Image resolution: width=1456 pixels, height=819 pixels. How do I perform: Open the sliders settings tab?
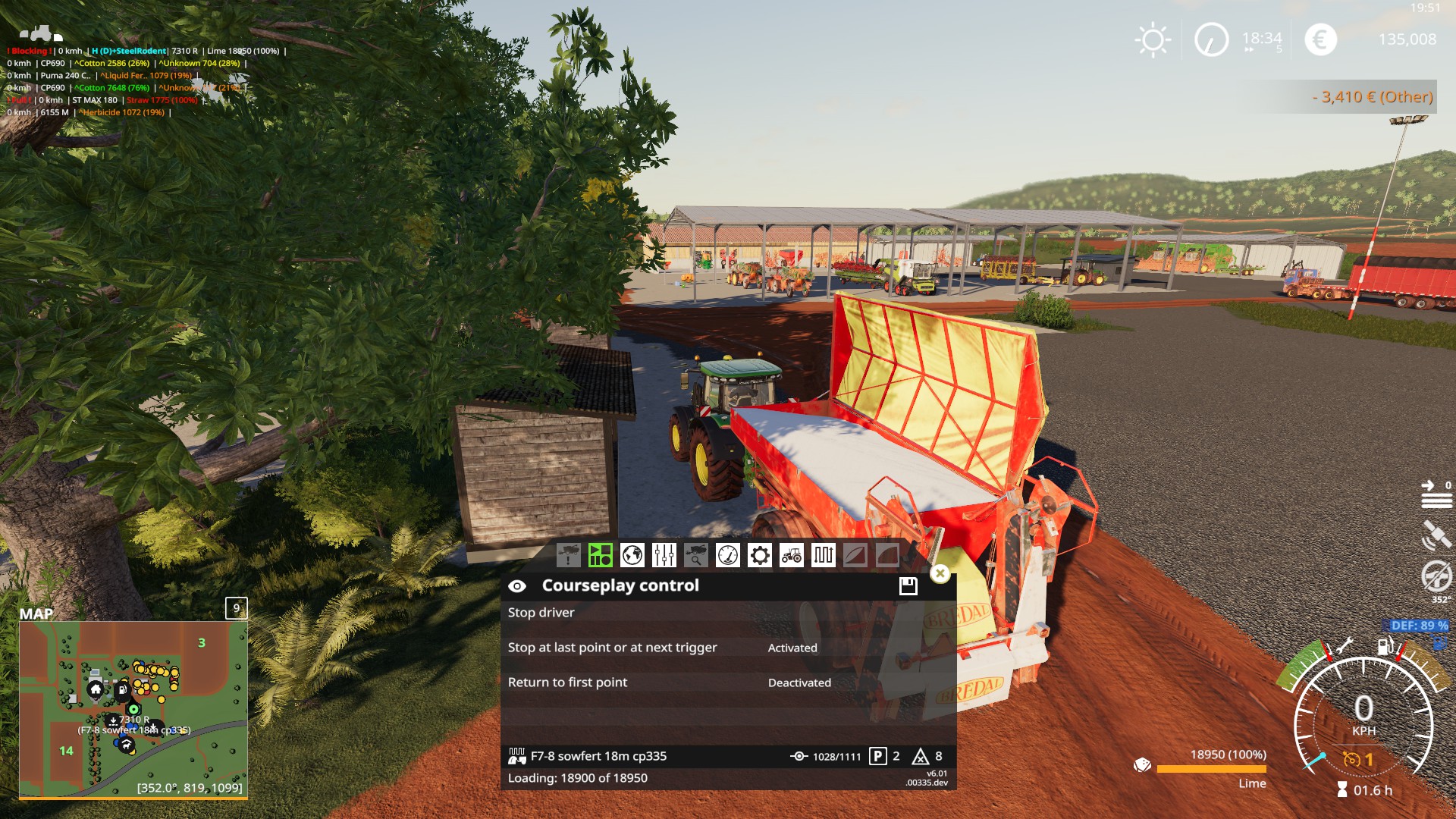(x=664, y=555)
